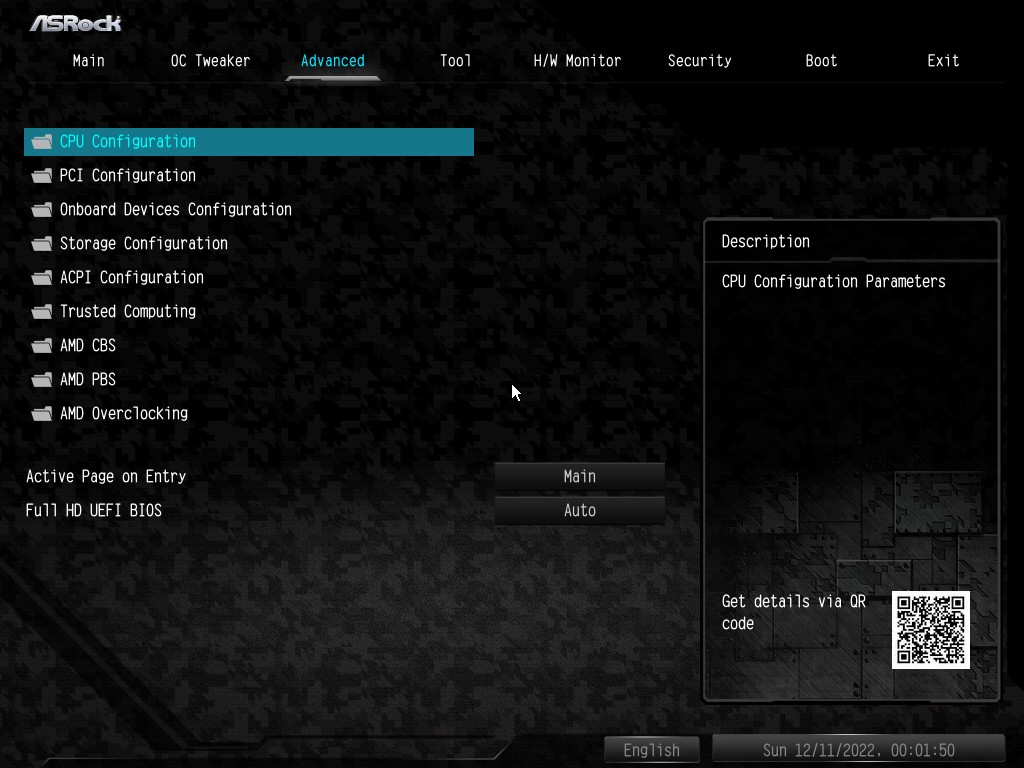
Task: Select the Advanced tab
Action: click(x=332, y=61)
